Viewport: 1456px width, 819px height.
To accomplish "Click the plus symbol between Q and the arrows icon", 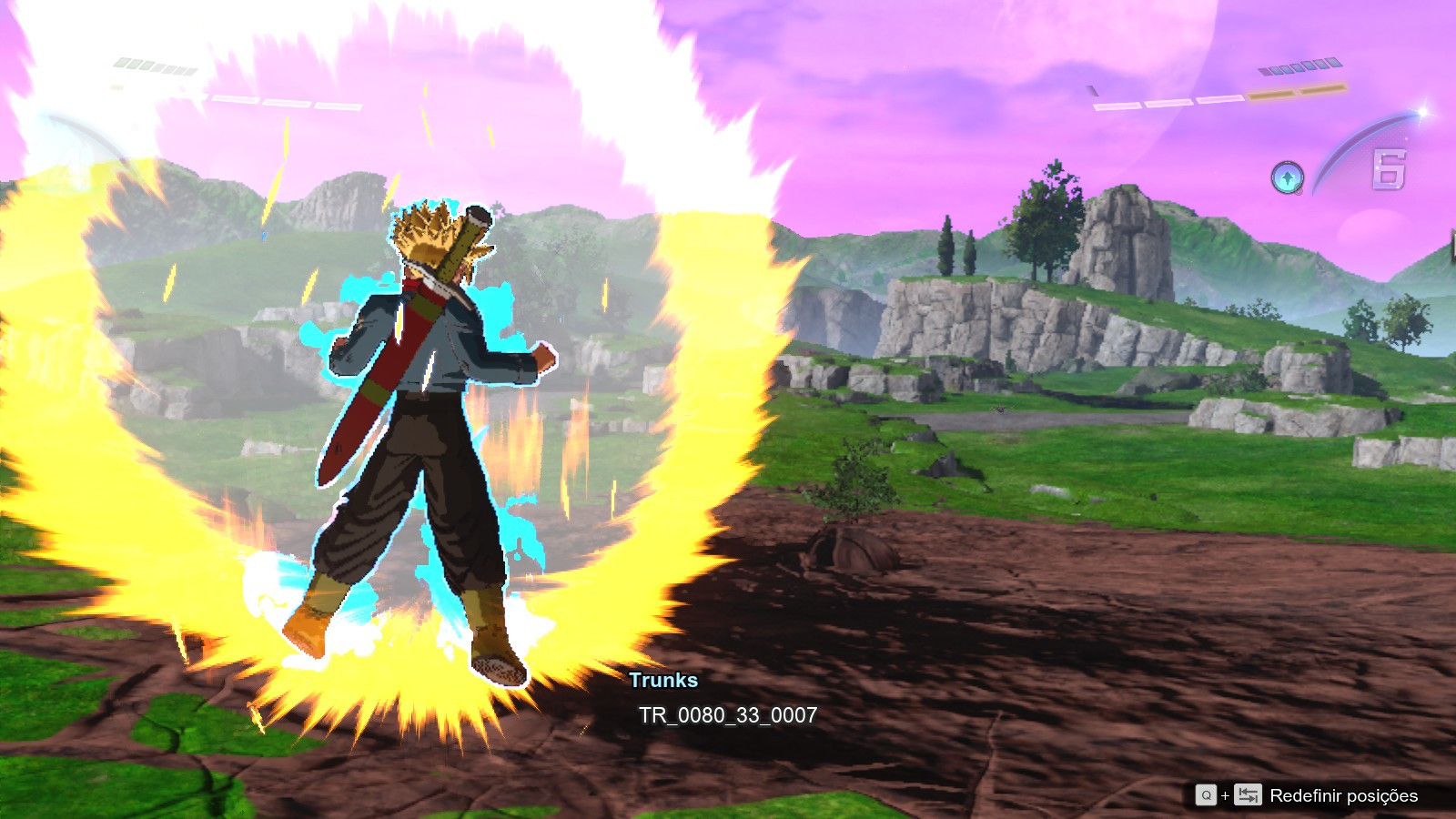I will [x=1226, y=794].
